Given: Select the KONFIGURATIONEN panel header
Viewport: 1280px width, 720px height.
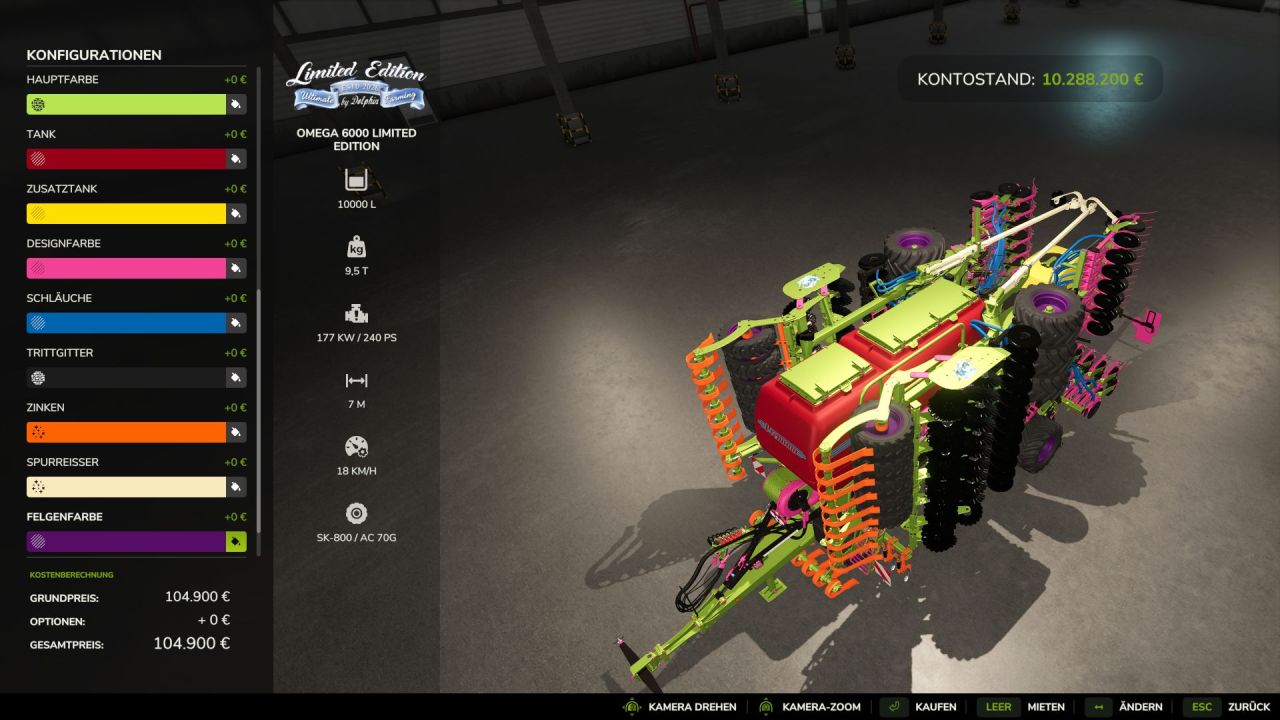Looking at the screenshot, I should (93, 55).
